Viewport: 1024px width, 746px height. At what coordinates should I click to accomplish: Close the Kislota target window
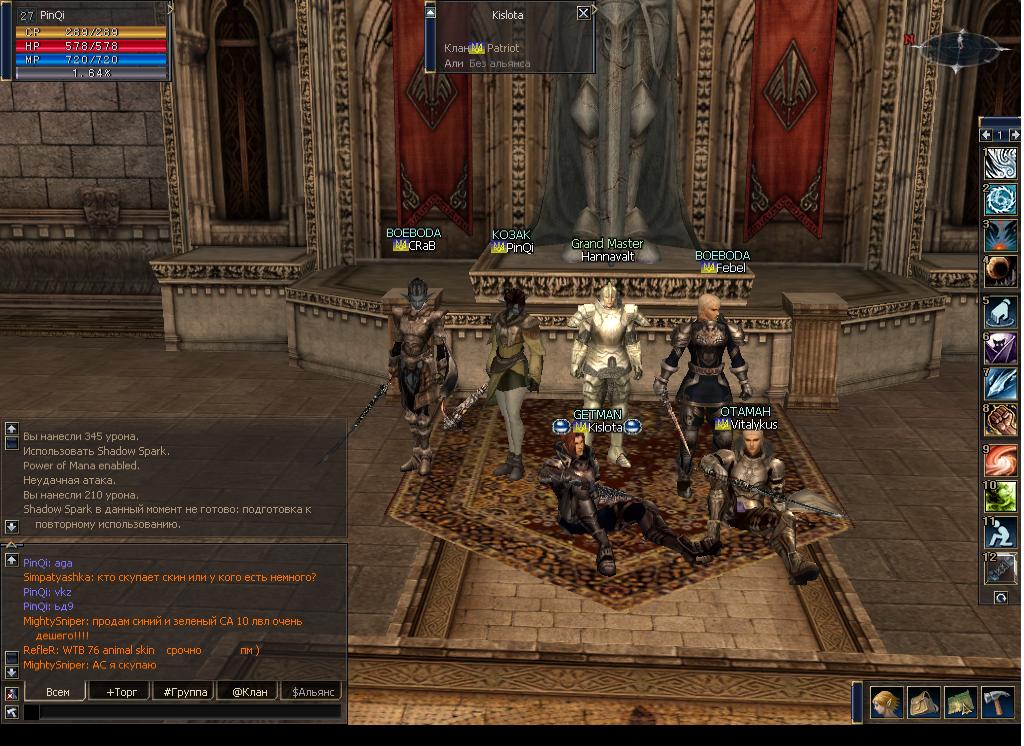point(583,13)
